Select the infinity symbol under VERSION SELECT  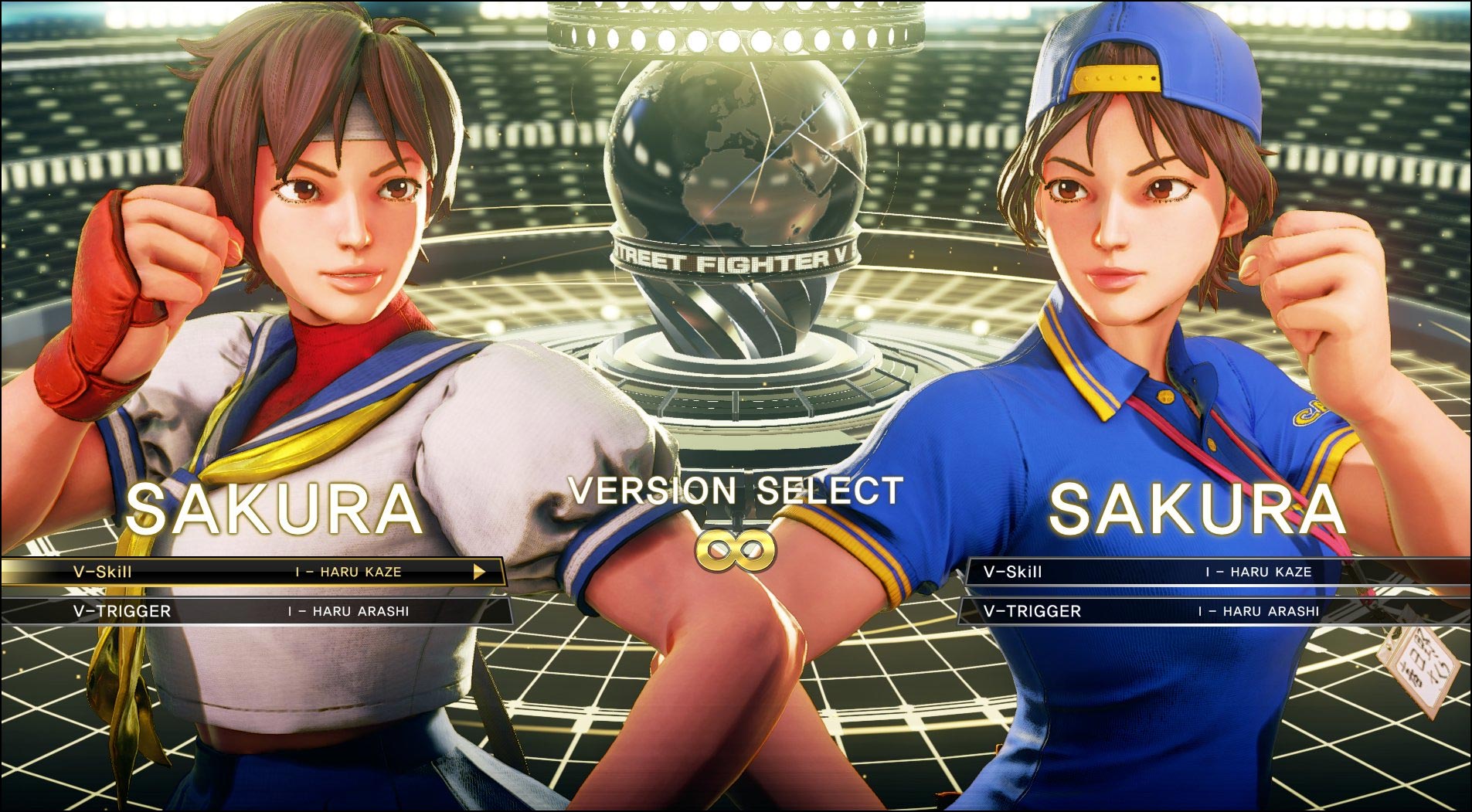point(736,550)
